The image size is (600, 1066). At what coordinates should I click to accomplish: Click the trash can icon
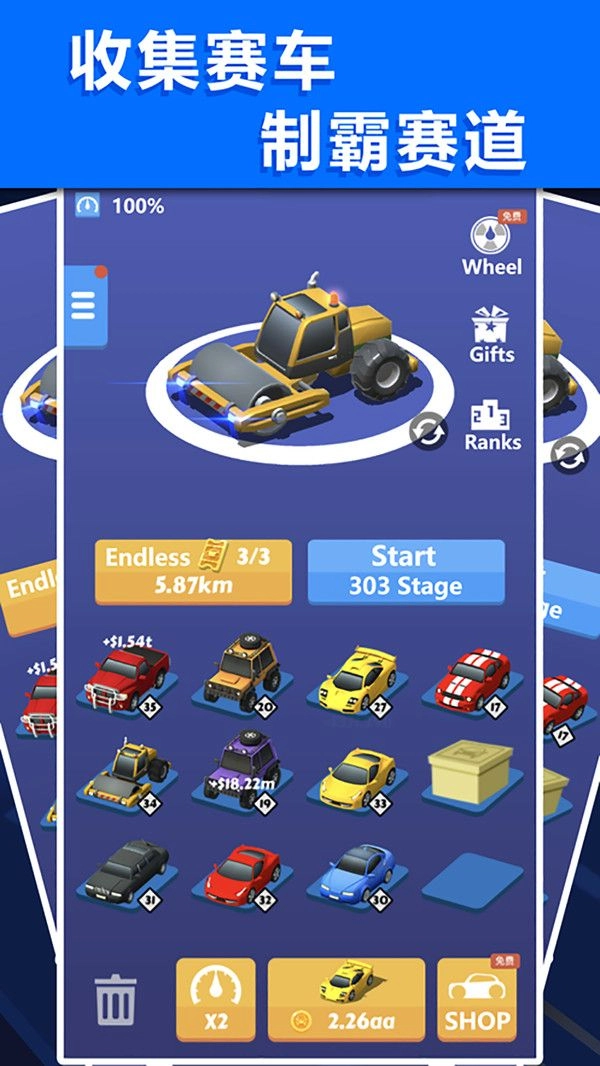click(x=116, y=1000)
